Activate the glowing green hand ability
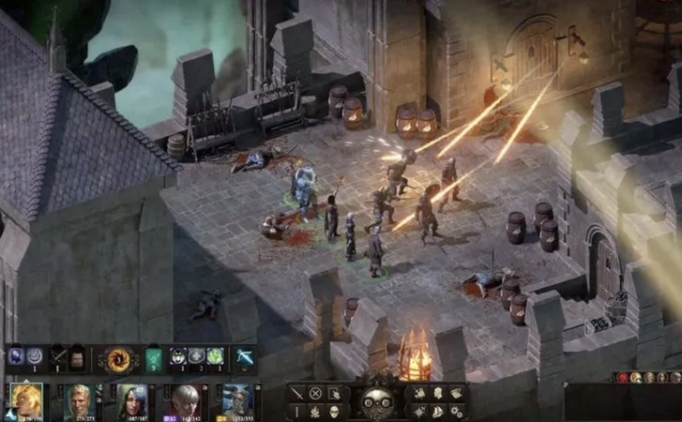The height and width of the screenshot is (422, 682). (x=214, y=356)
